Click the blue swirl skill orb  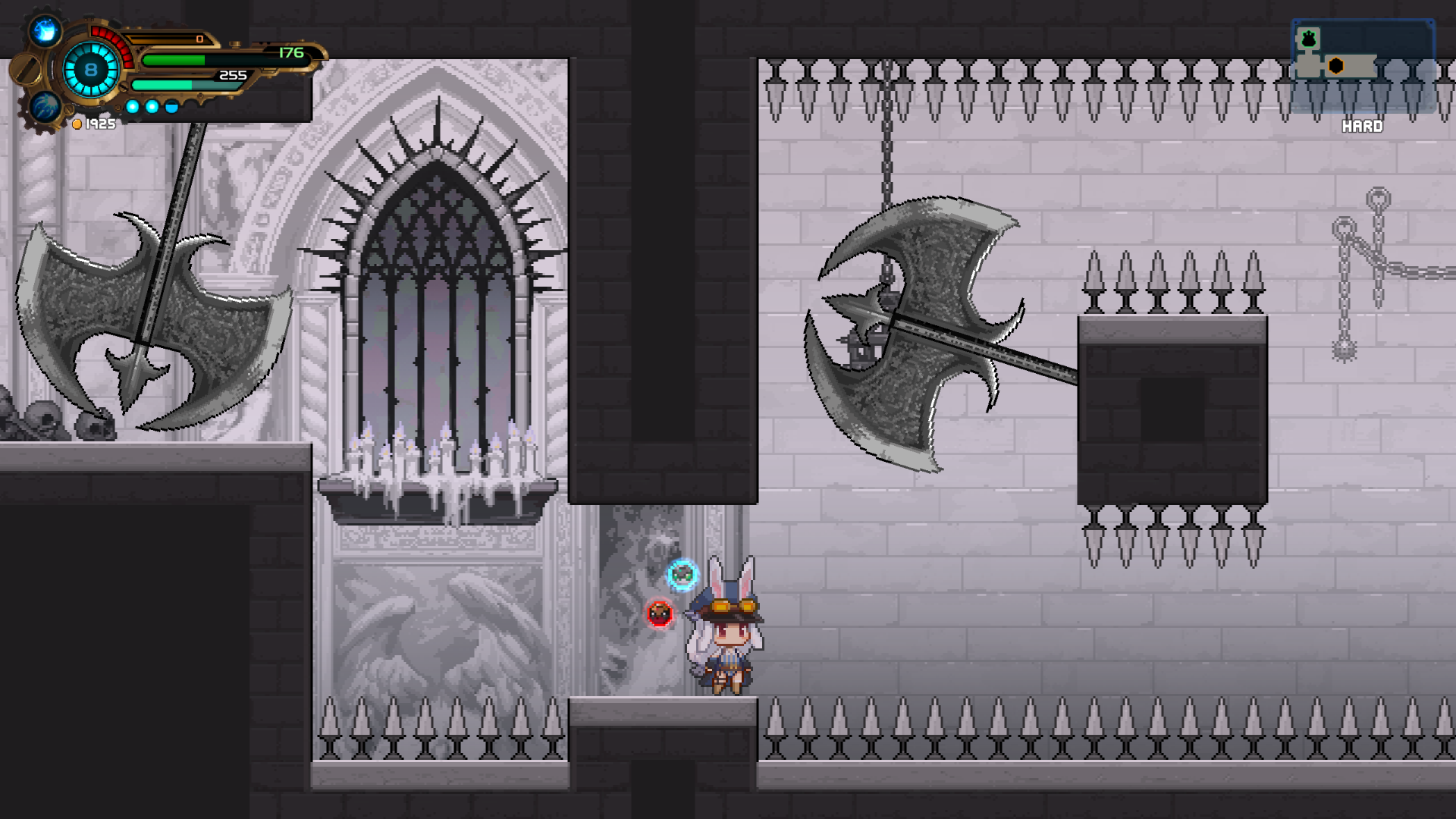pos(45,106)
